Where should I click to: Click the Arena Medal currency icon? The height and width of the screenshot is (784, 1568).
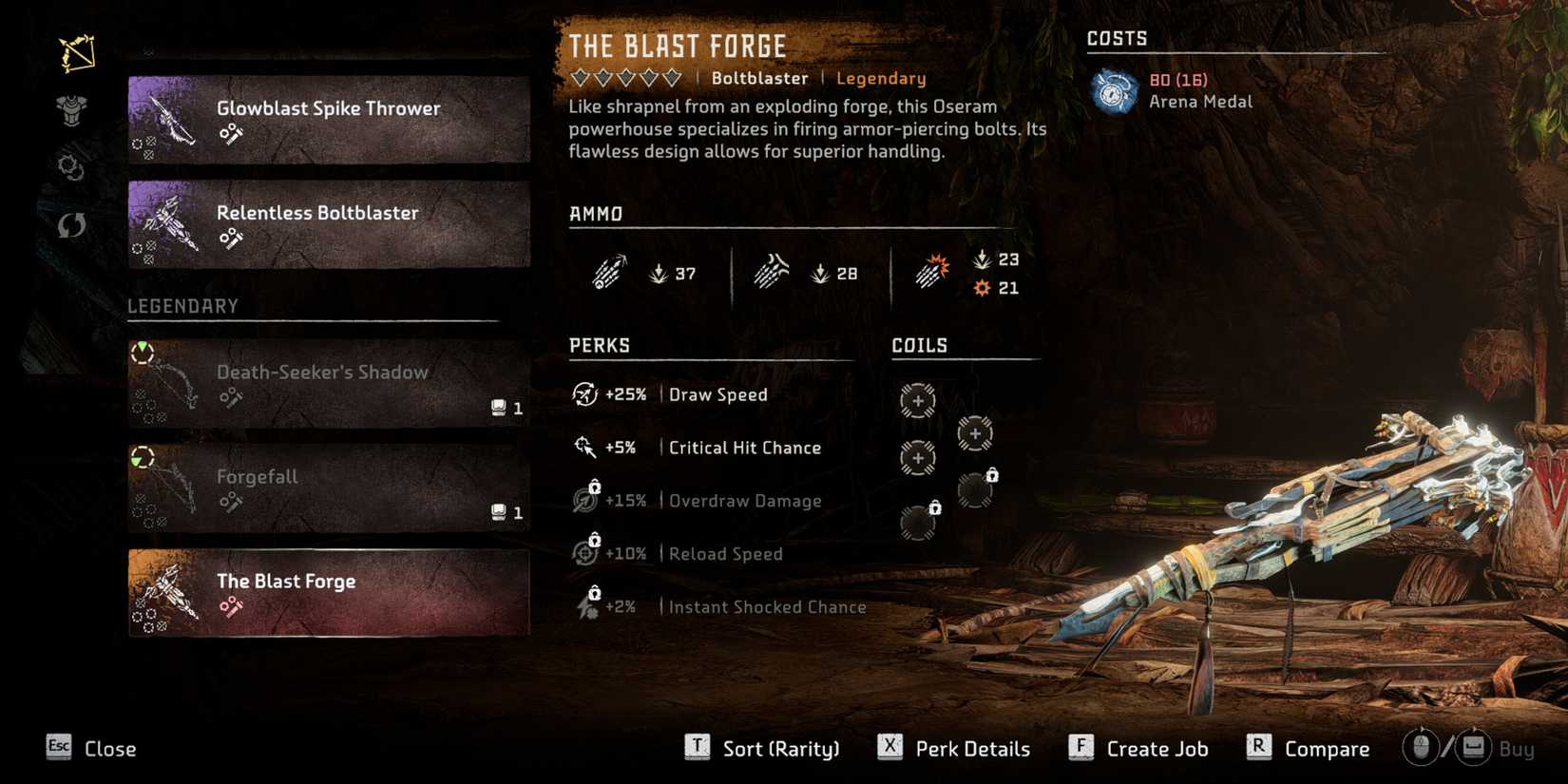pos(1114,90)
